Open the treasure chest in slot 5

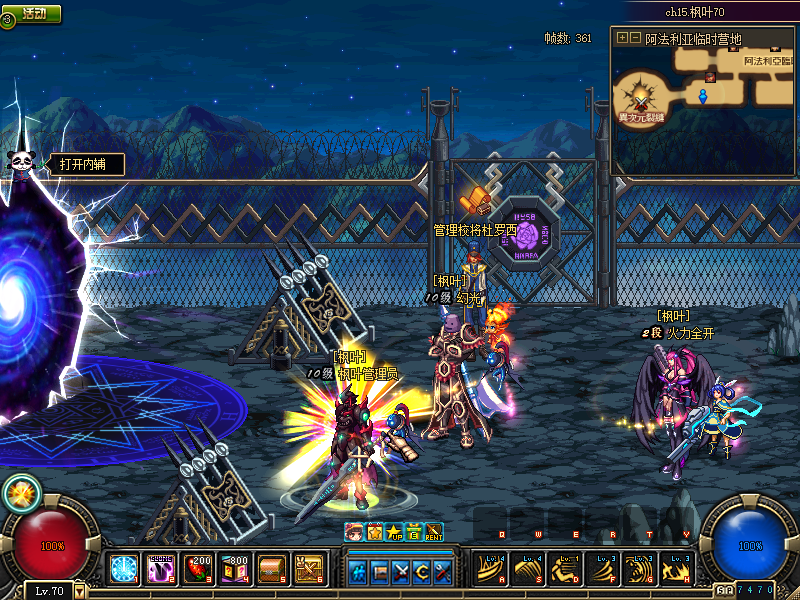click(x=271, y=569)
